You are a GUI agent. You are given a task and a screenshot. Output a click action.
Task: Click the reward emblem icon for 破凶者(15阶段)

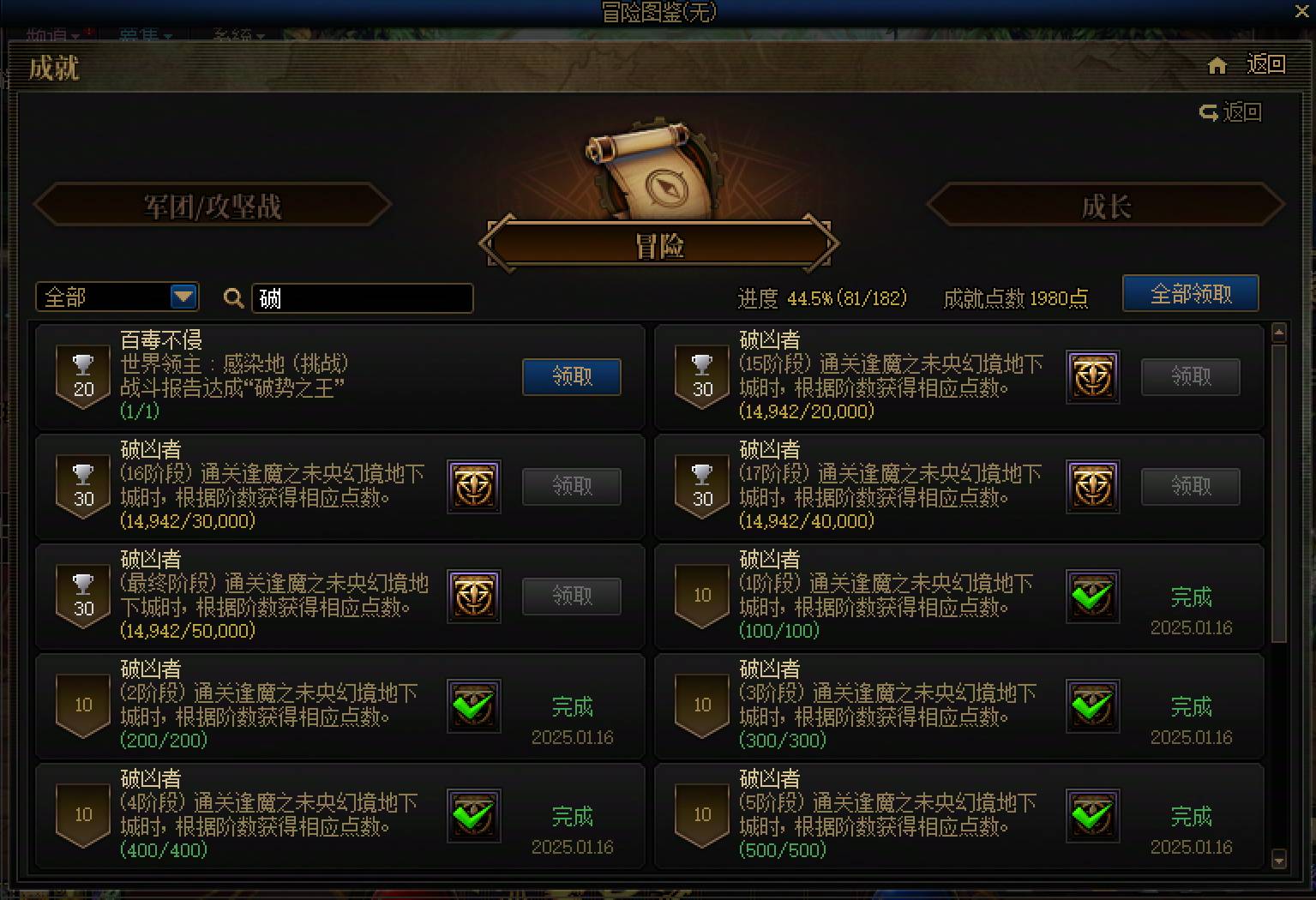tap(1092, 377)
